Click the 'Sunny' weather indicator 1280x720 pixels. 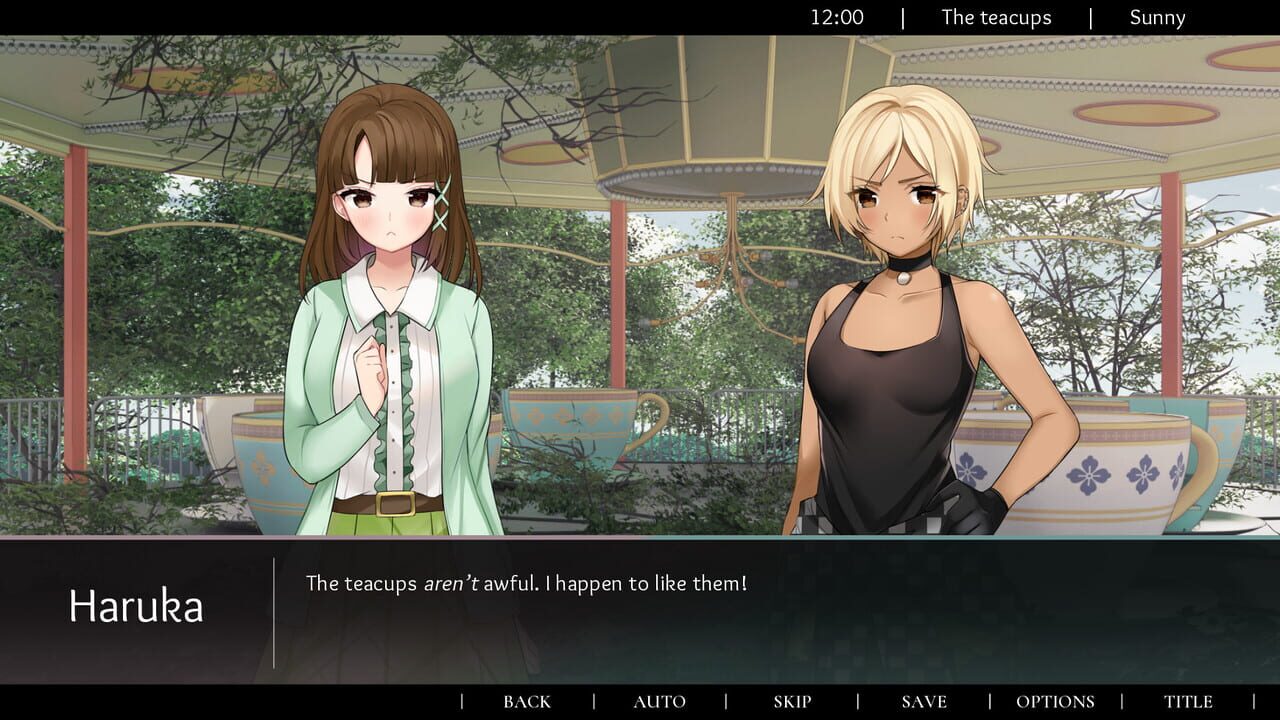[1157, 17]
